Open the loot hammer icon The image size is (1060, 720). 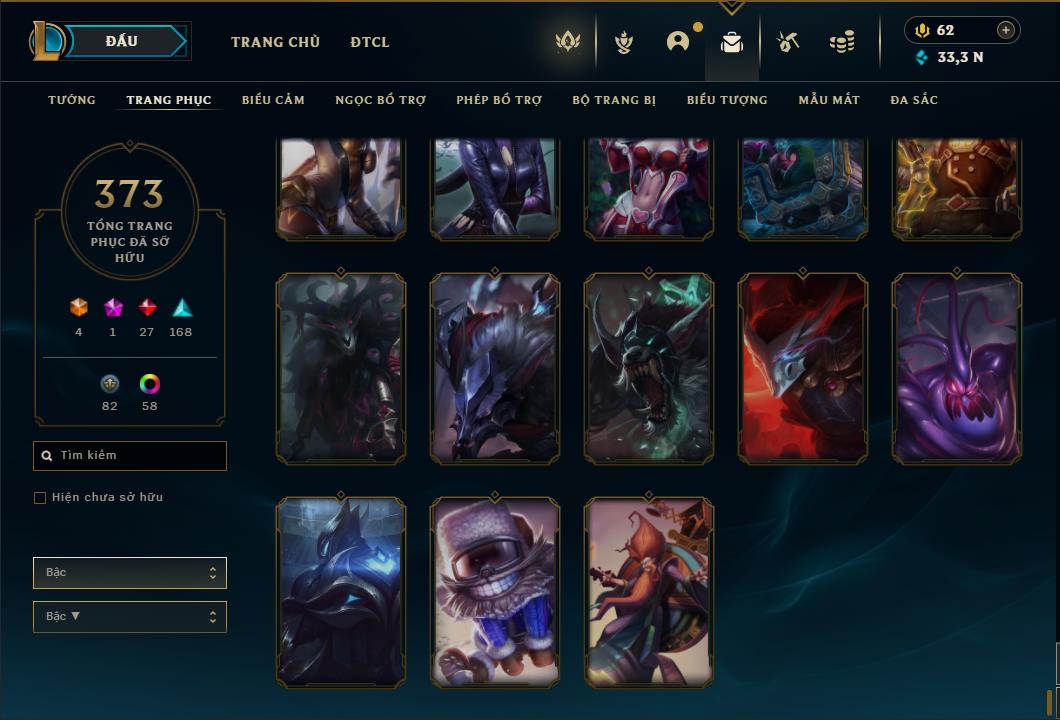[x=788, y=42]
